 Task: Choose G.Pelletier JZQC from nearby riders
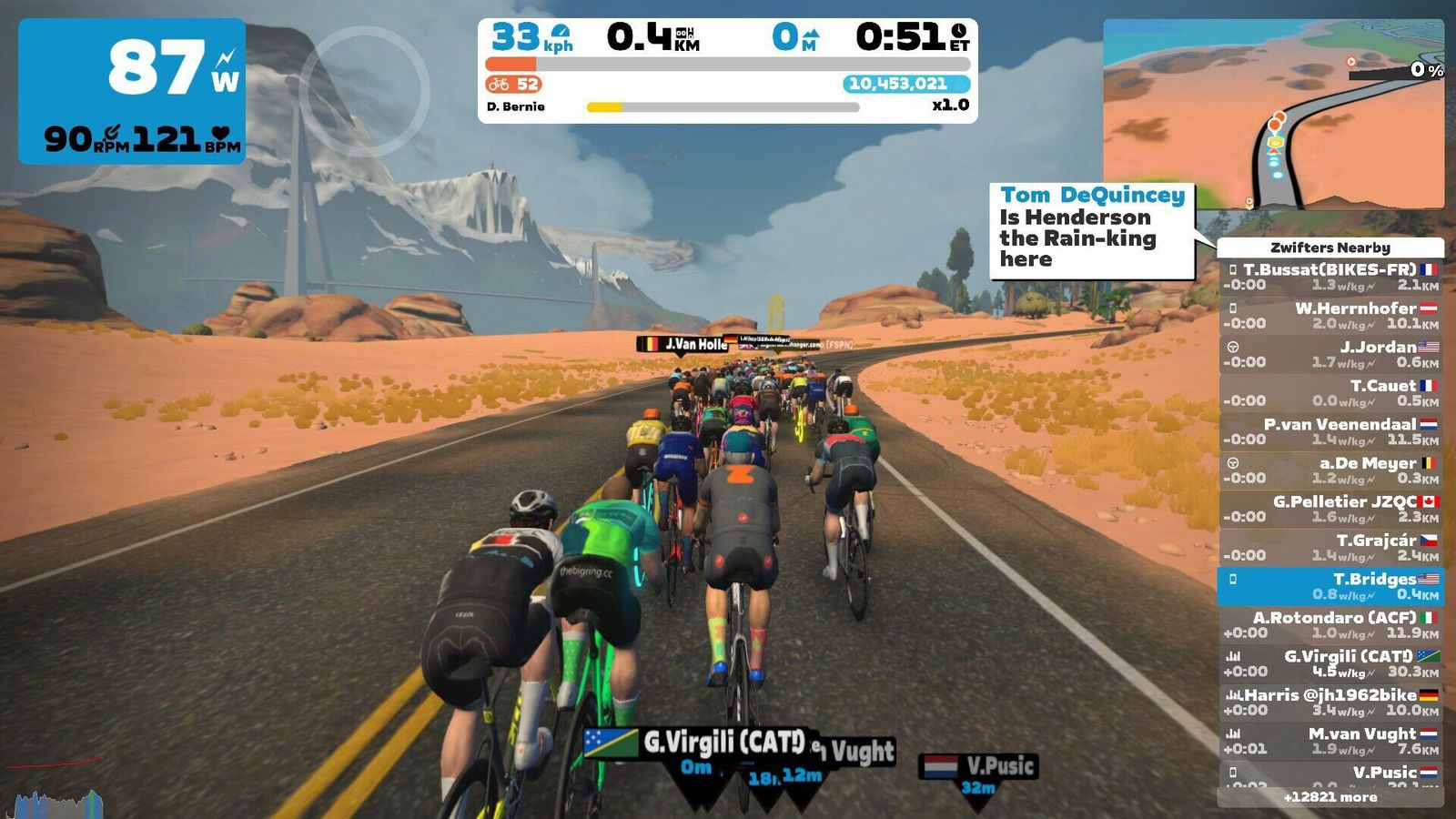pos(1330,509)
